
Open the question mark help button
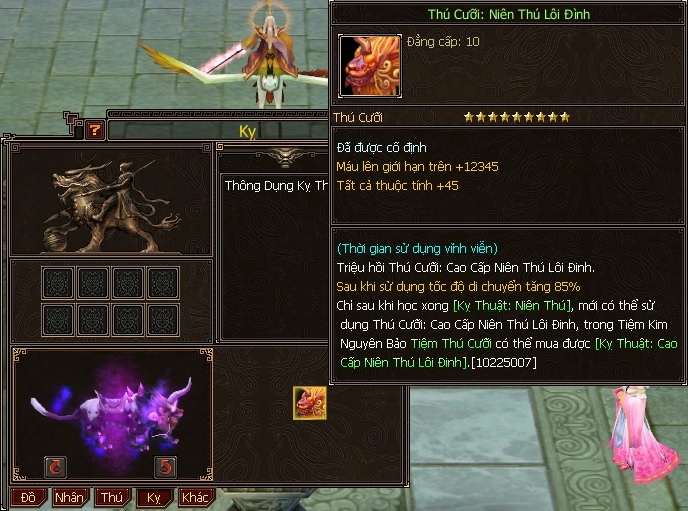(x=94, y=129)
